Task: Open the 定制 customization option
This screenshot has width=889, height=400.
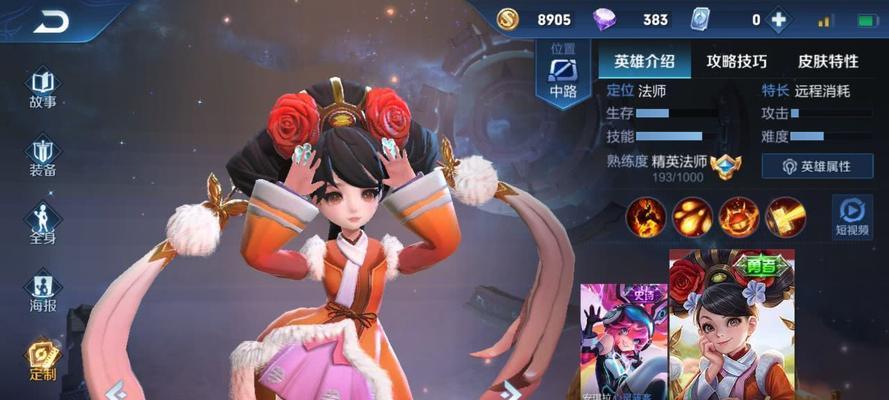Action: pyautogui.click(x=42, y=360)
